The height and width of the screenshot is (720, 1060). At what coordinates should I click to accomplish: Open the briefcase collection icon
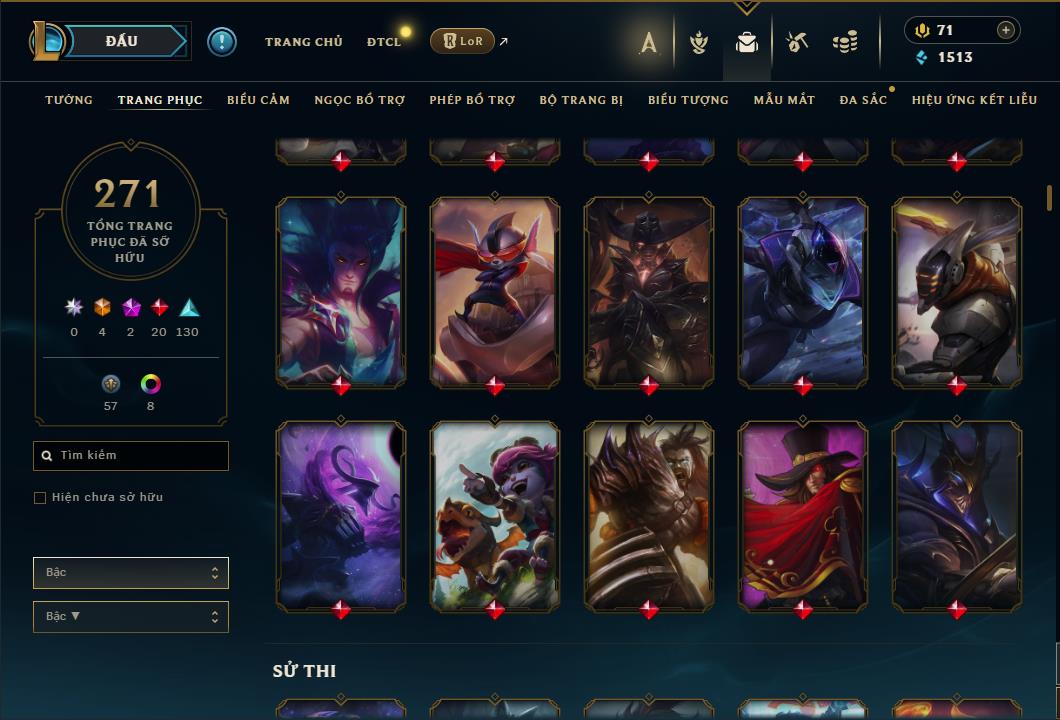coord(746,42)
